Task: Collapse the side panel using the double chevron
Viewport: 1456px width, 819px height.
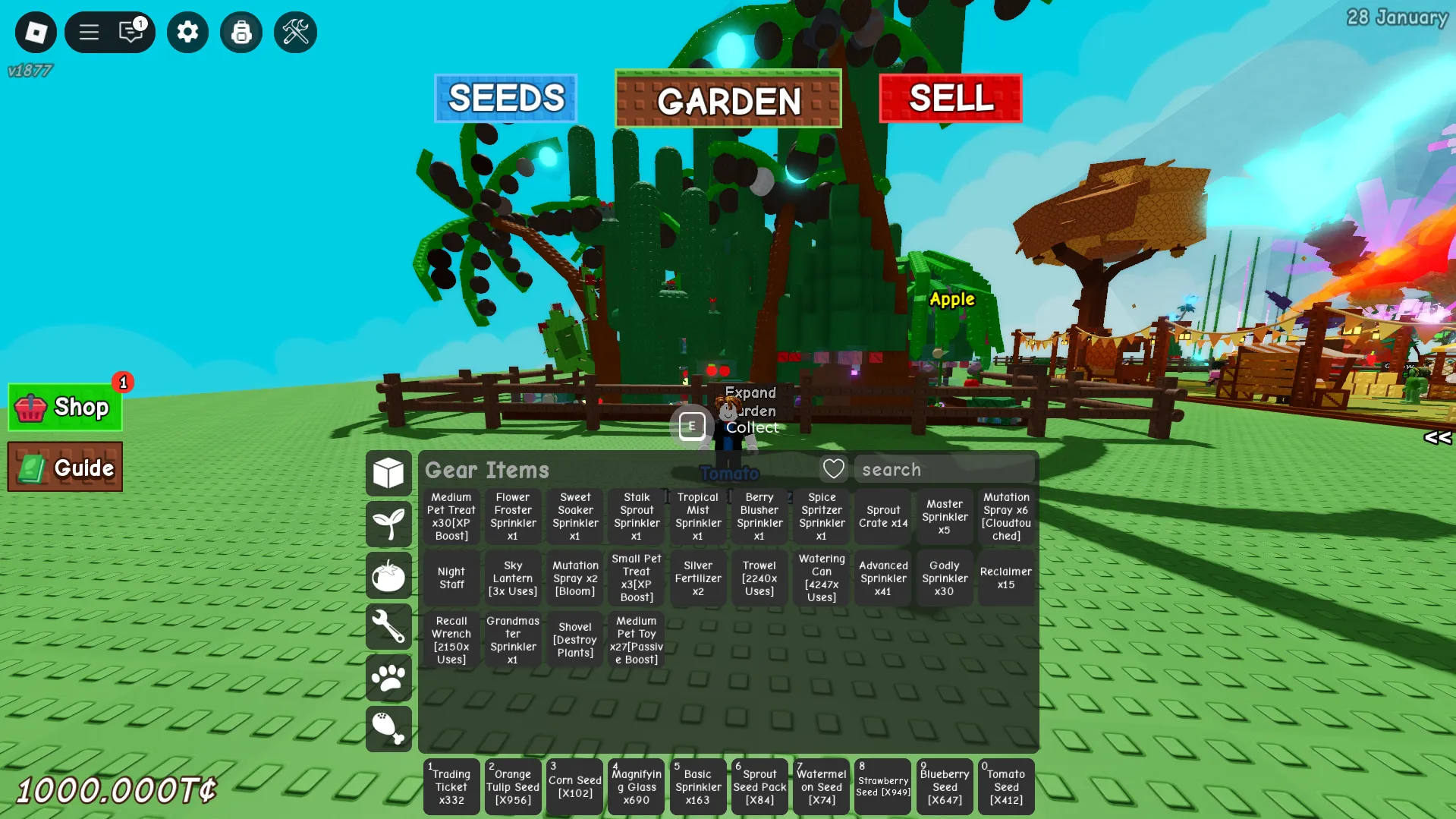Action: [1436, 437]
